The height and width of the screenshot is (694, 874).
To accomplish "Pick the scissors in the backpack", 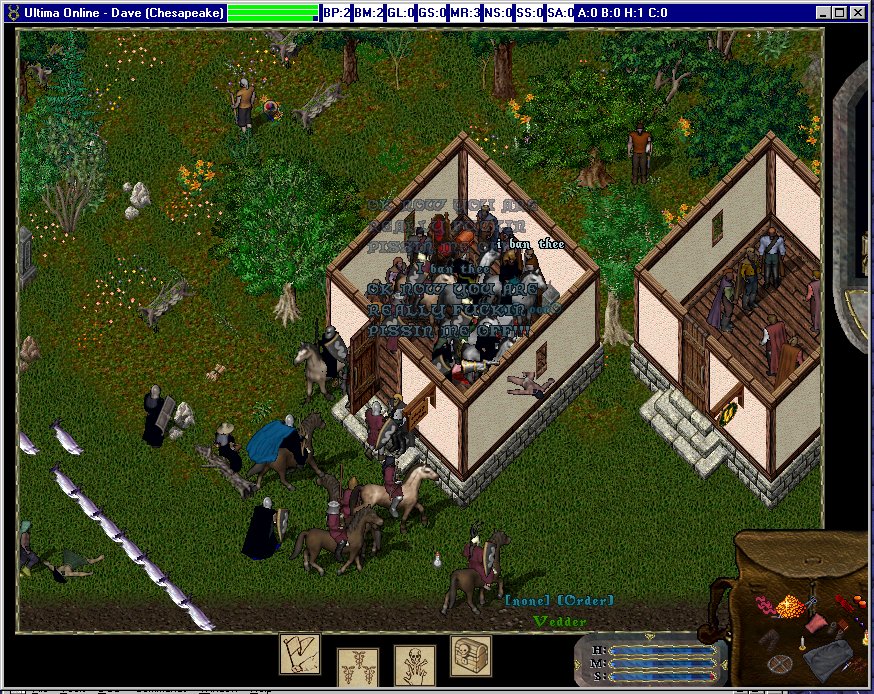I will (x=812, y=600).
